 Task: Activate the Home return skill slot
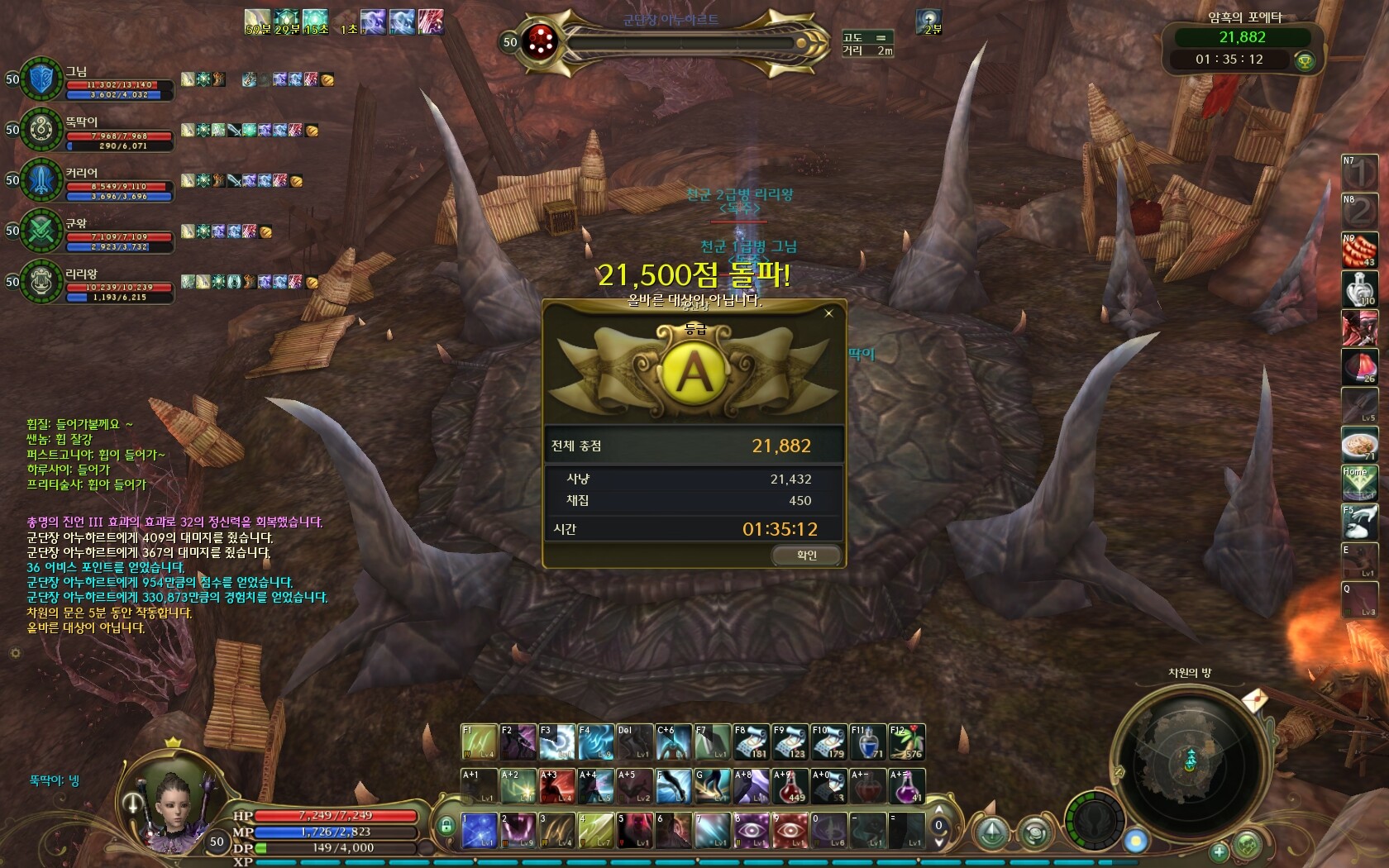click(1358, 483)
